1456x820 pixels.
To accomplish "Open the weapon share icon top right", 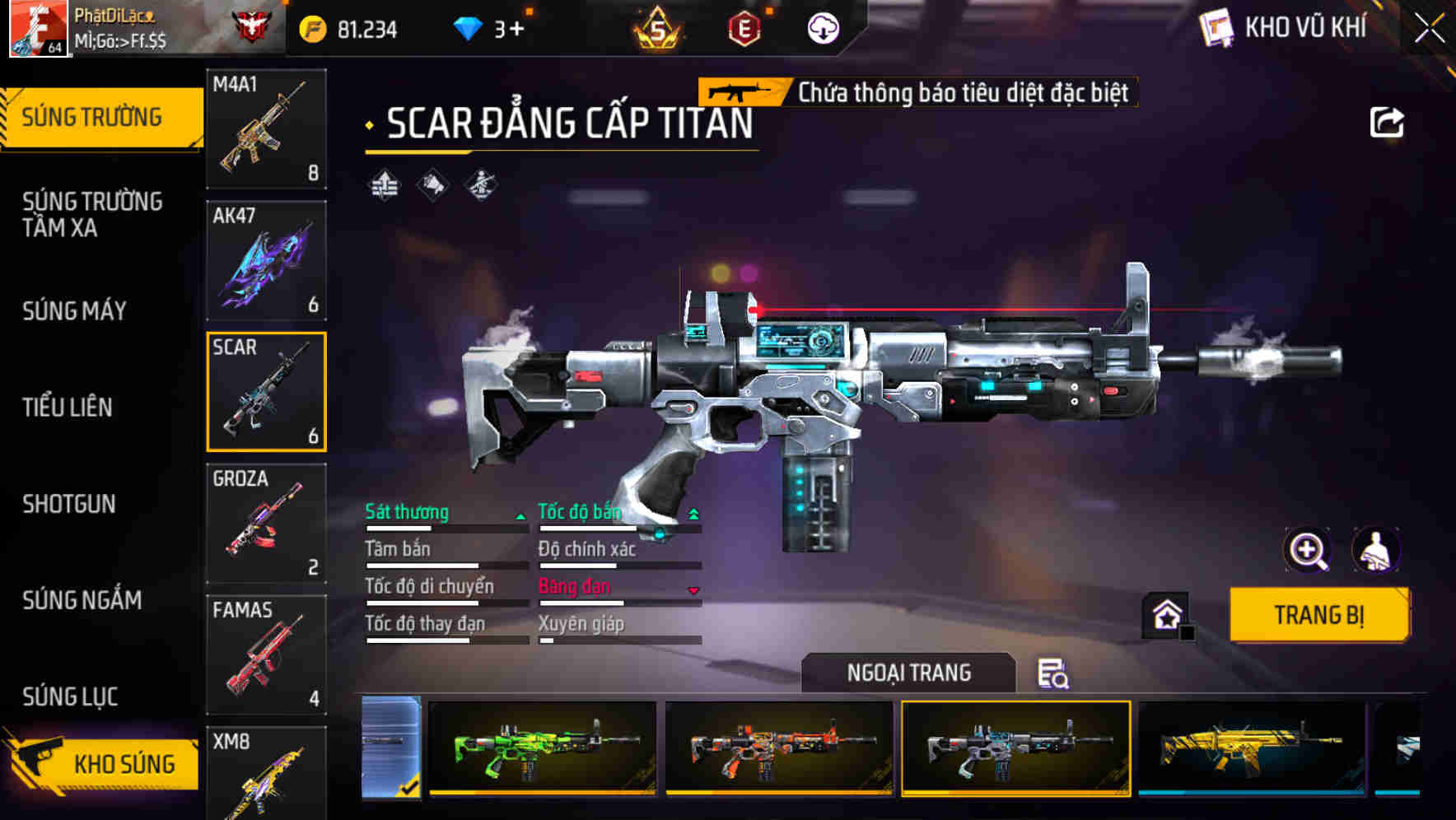I will pyautogui.click(x=1388, y=122).
